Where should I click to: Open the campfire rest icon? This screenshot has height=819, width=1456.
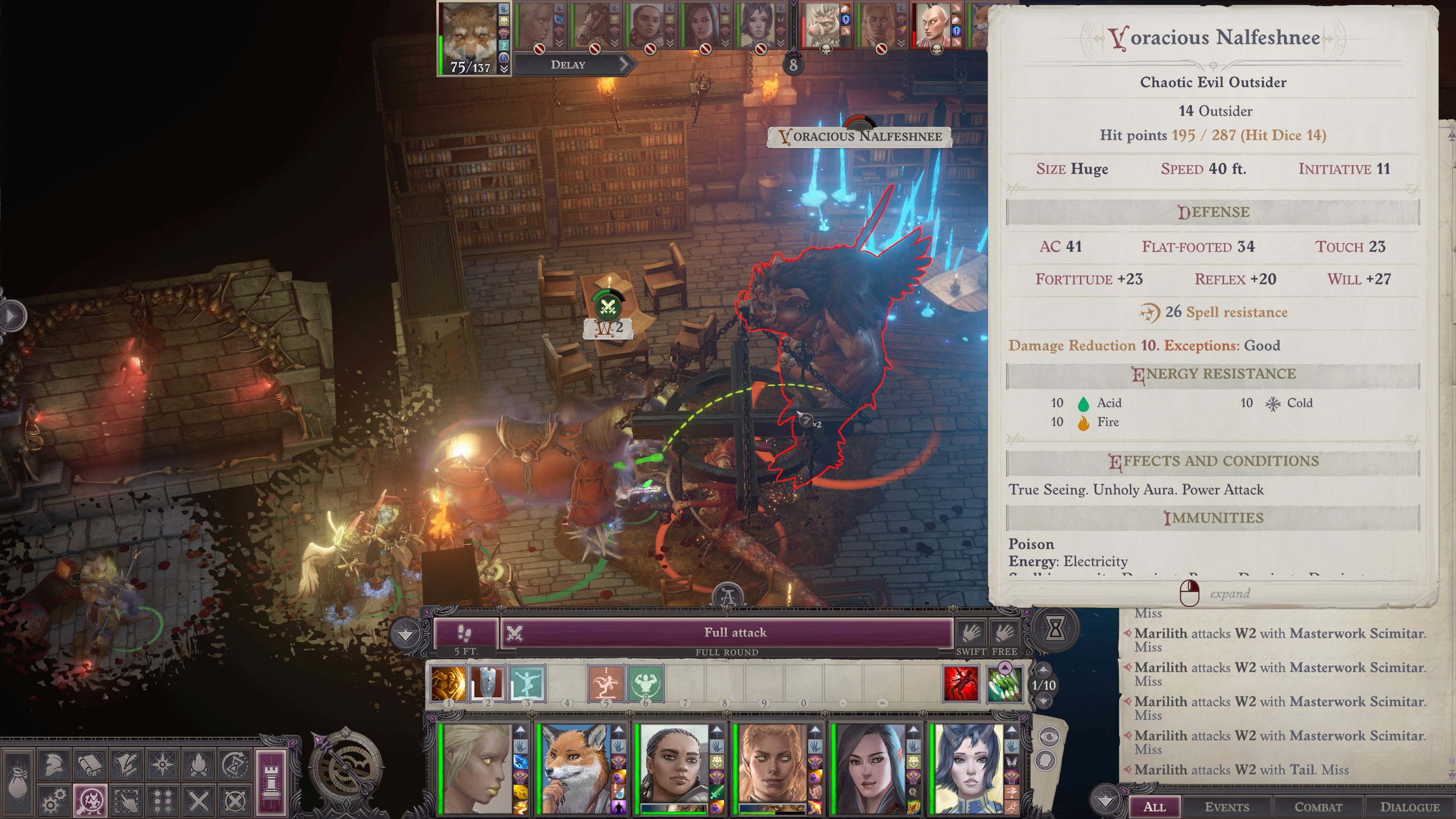(x=199, y=766)
